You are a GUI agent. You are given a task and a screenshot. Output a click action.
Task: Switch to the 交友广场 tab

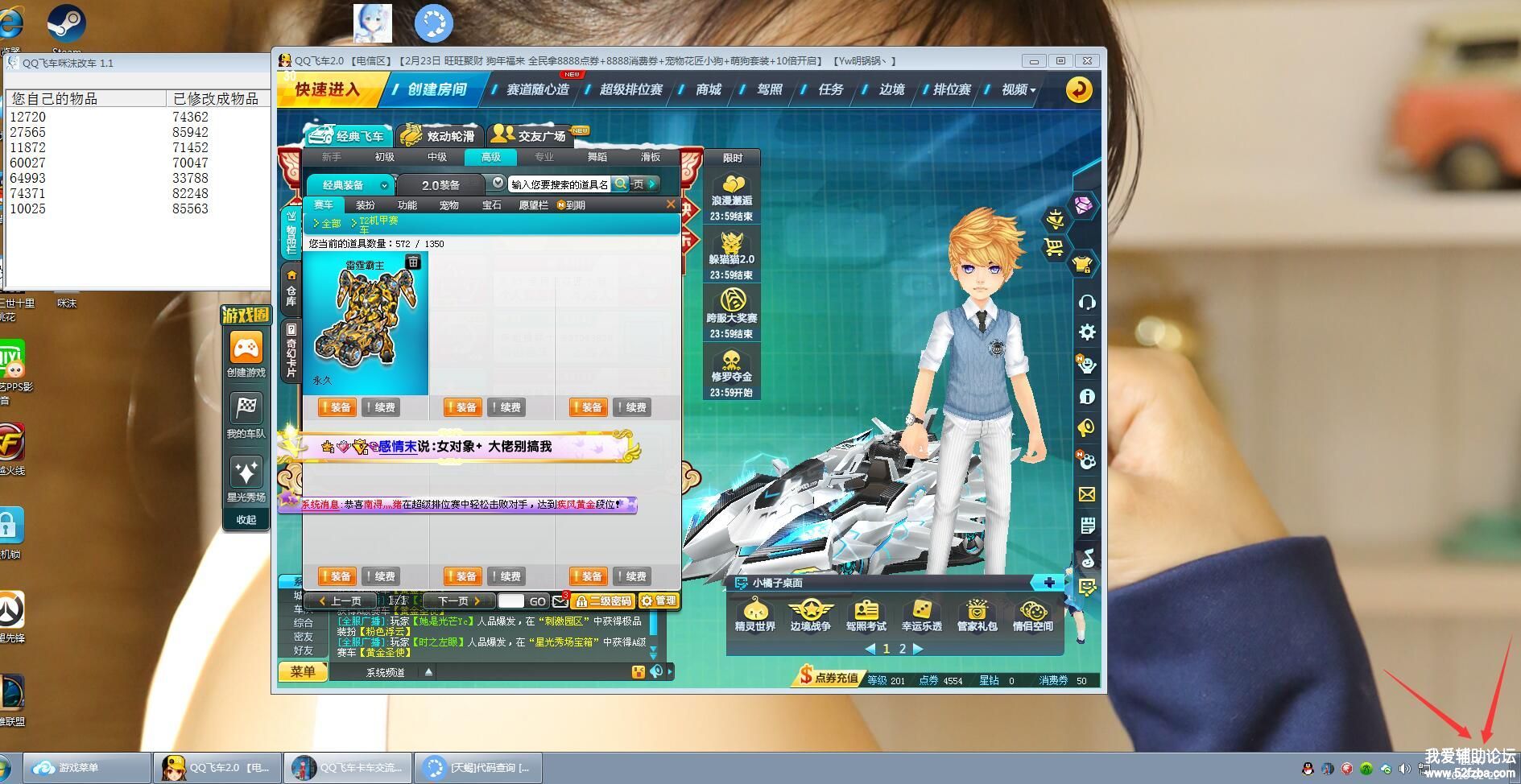[x=532, y=136]
